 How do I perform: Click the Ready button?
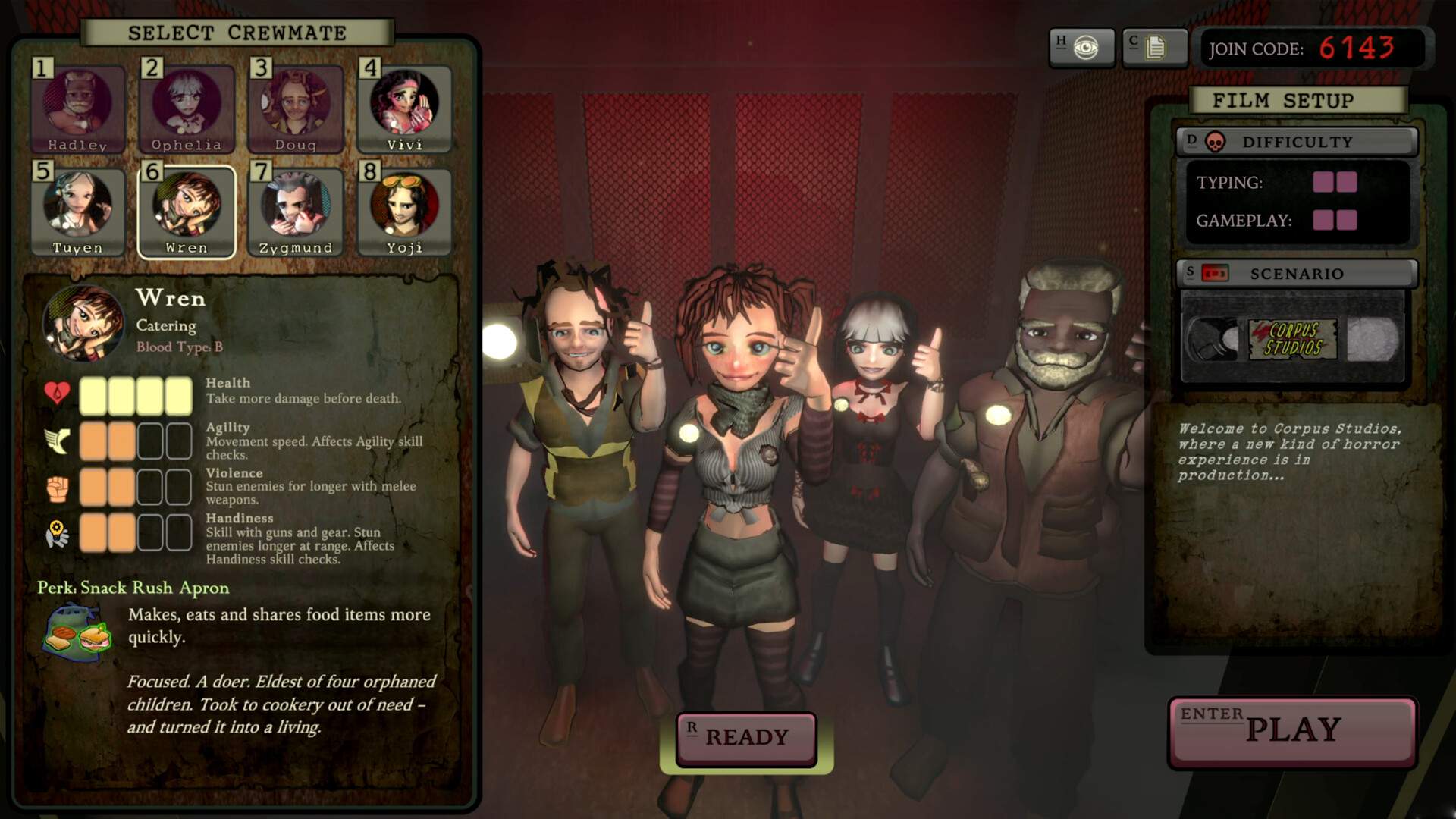(x=746, y=737)
